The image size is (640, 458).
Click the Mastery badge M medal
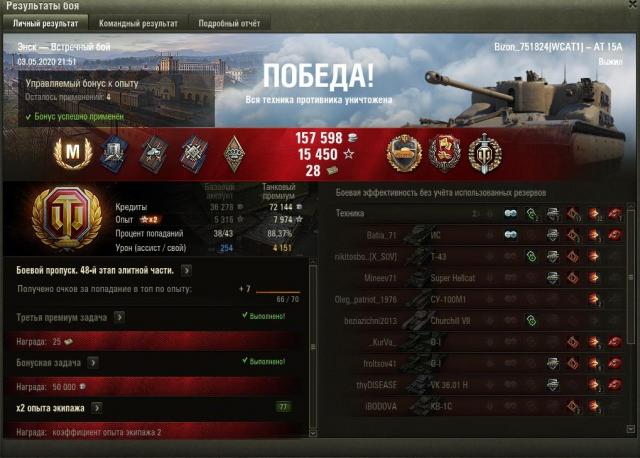tap(73, 152)
